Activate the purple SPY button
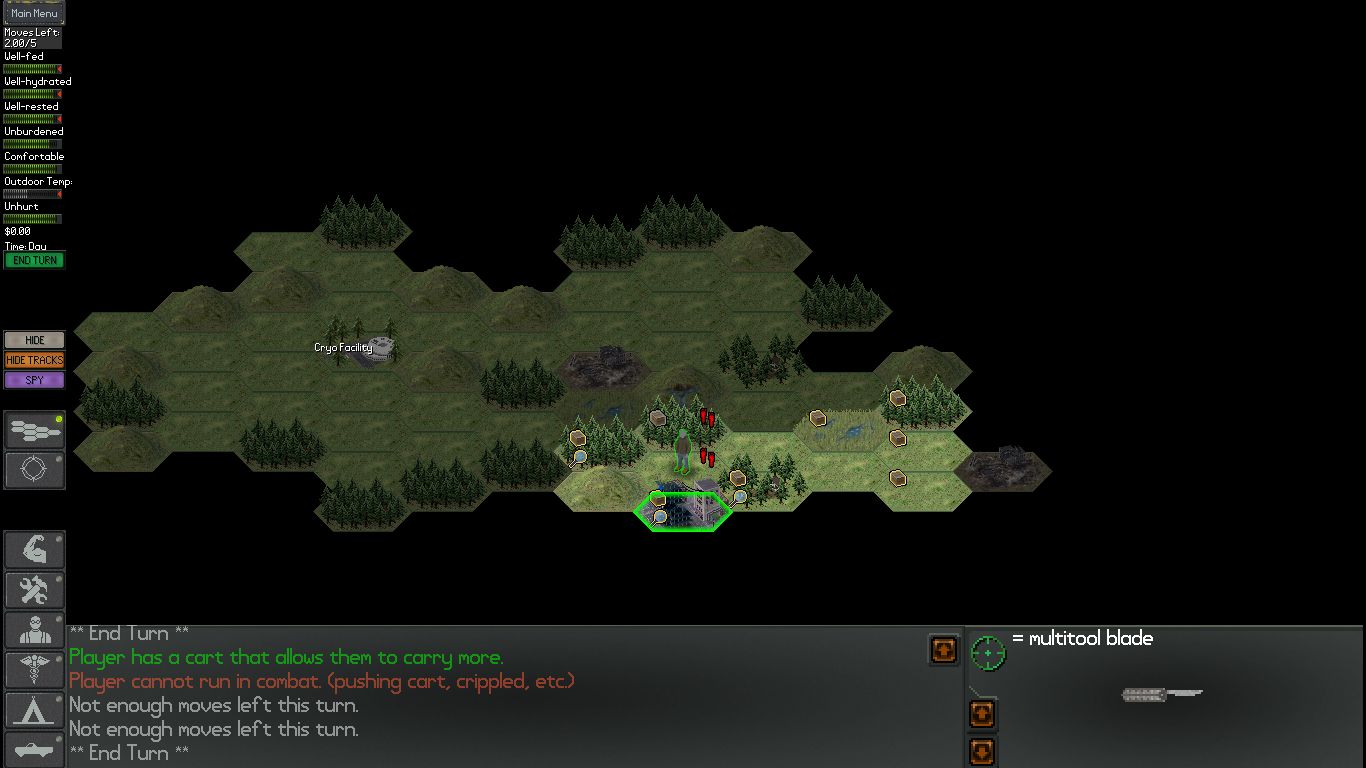This screenshot has height=768, width=1366. click(34, 380)
